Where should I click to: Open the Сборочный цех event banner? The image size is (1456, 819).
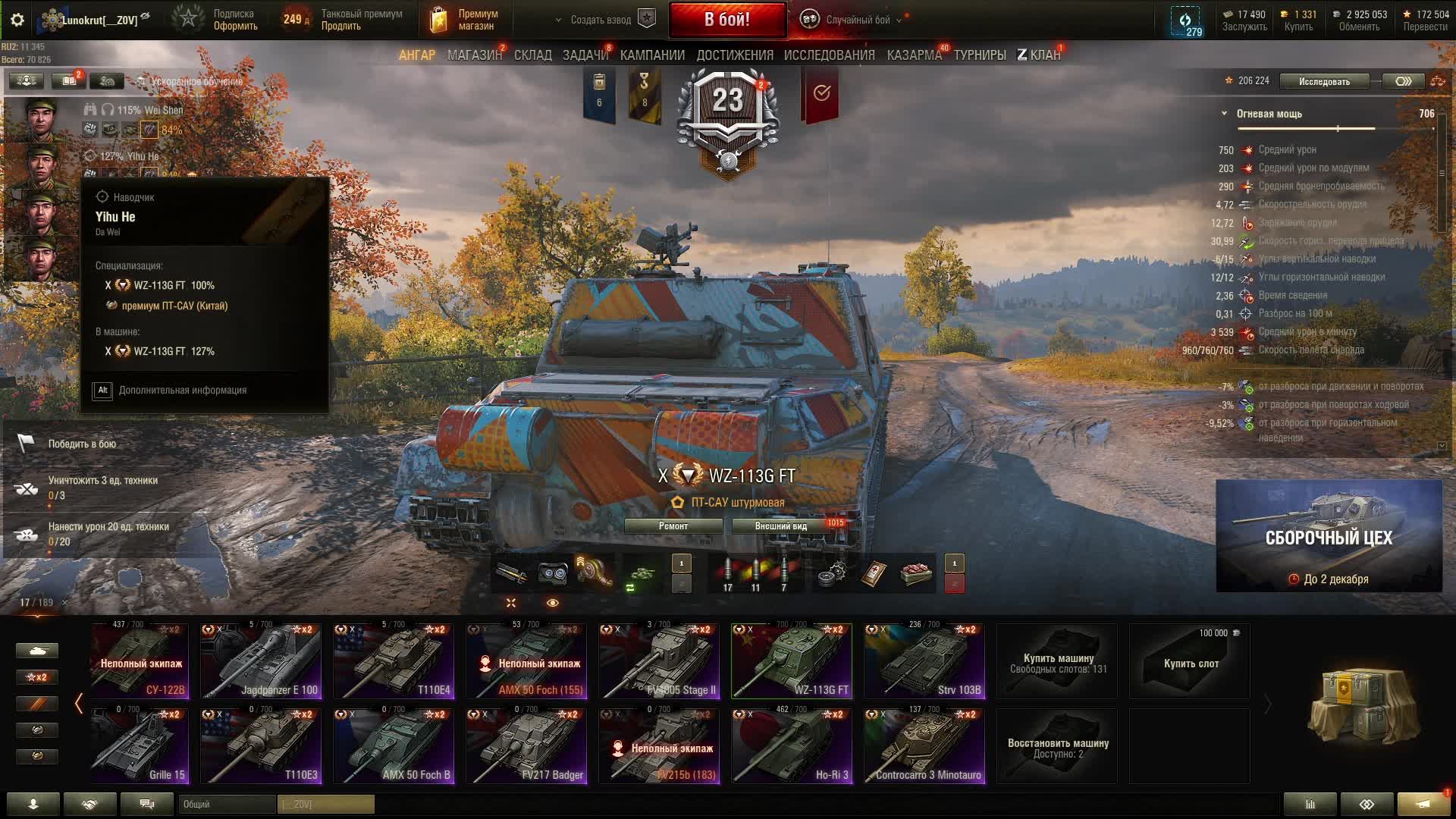(x=1329, y=536)
